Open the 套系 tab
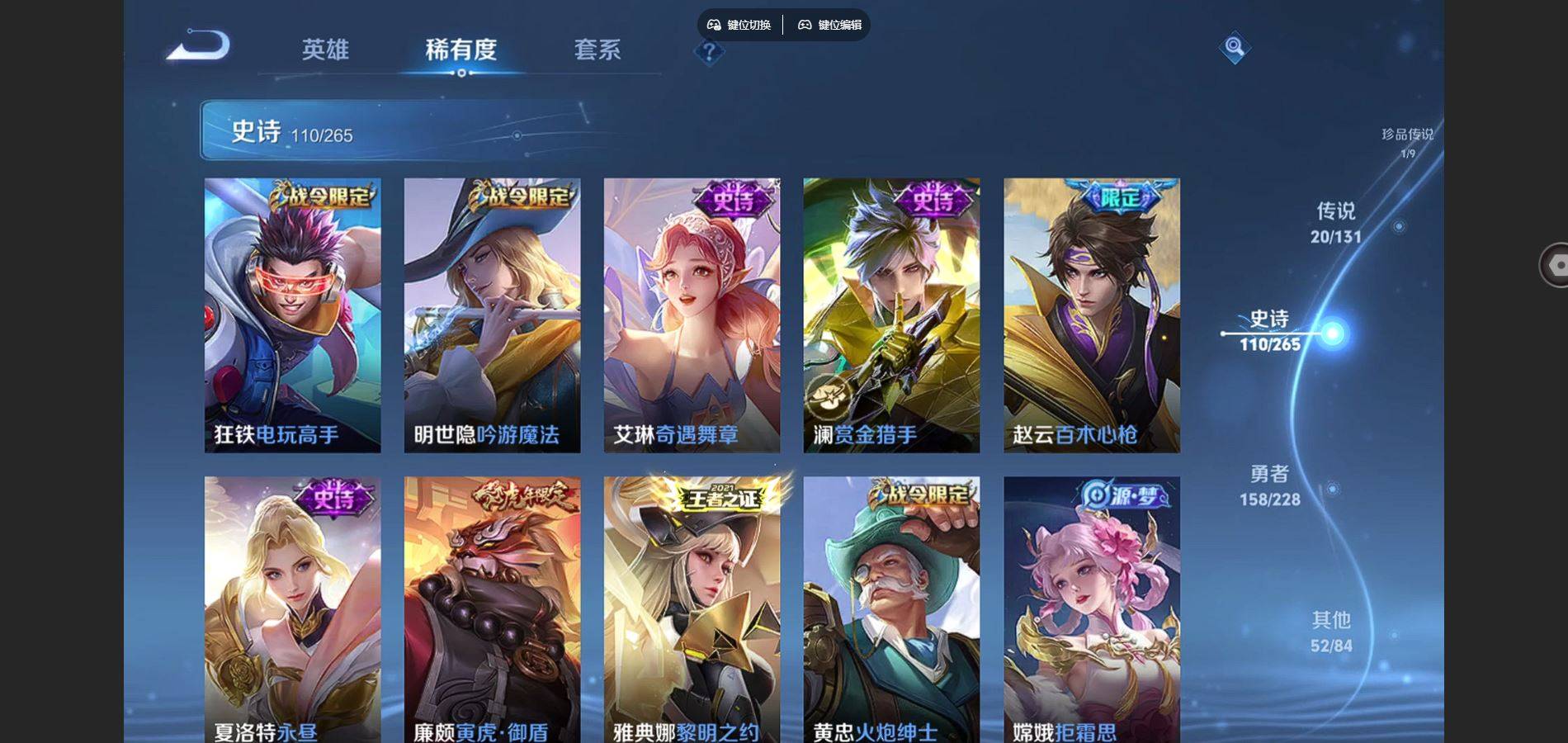This screenshot has height=743, width=1568. 597,50
